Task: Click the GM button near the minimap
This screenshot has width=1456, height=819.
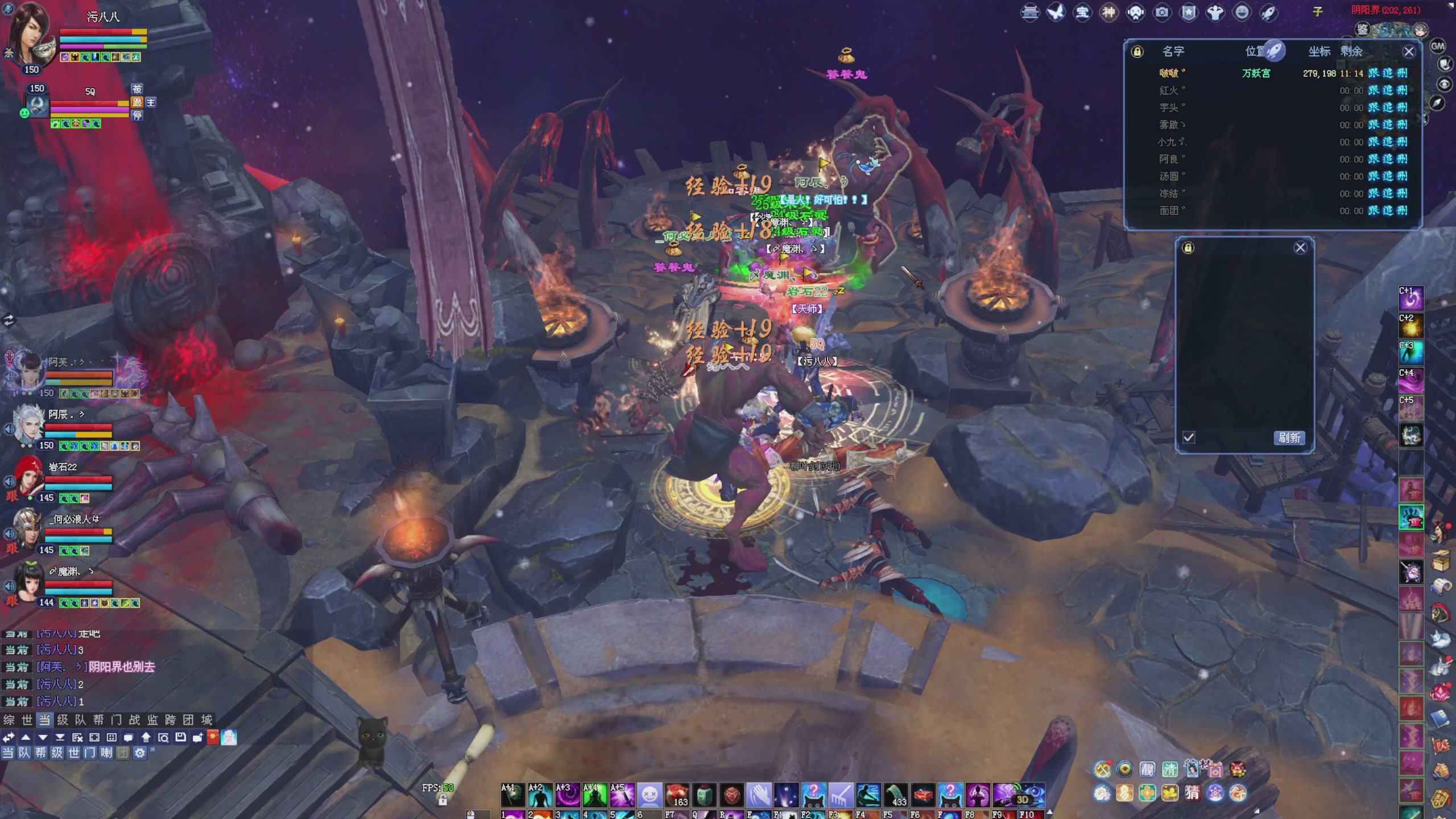Action: [1437, 46]
